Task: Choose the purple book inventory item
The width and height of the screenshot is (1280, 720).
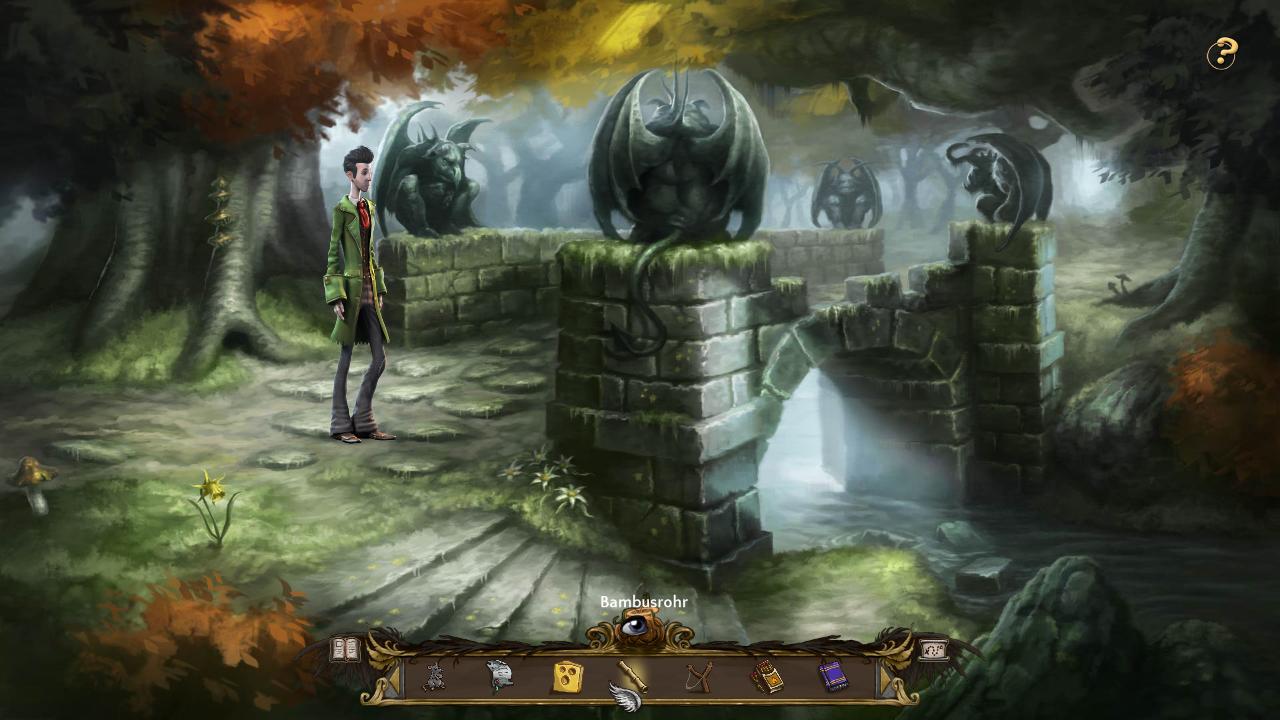Action: [832, 677]
